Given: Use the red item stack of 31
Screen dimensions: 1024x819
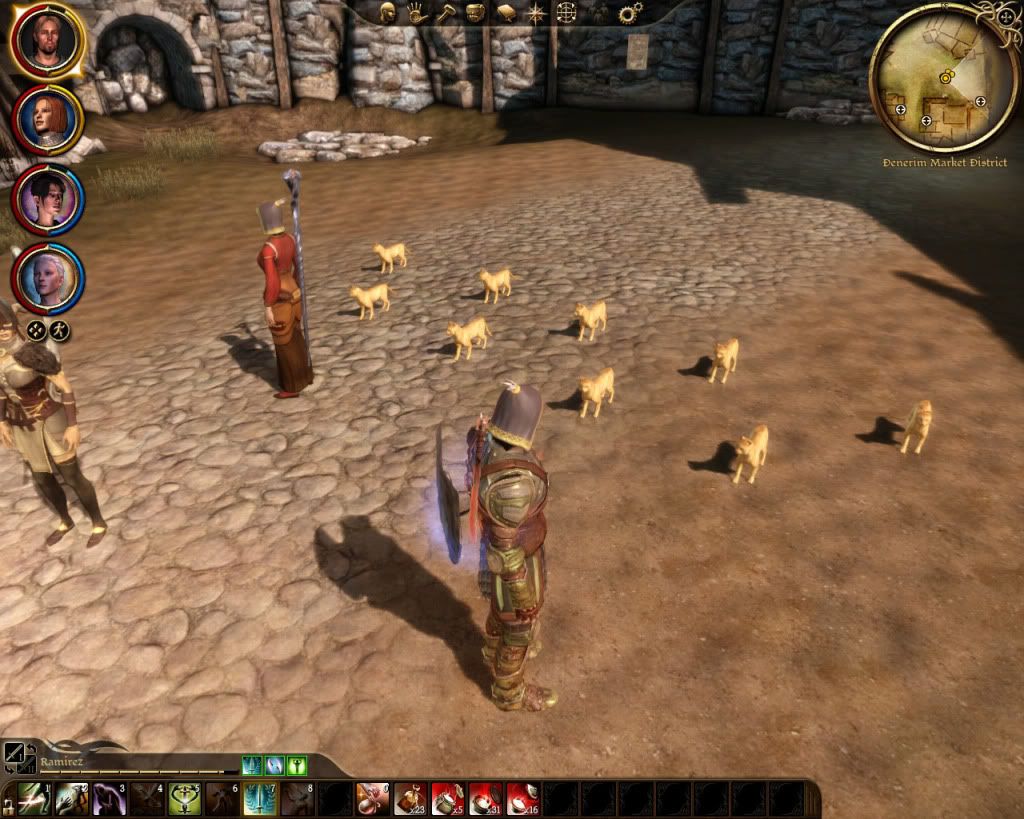Looking at the screenshot, I should click(x=486, y=799).
